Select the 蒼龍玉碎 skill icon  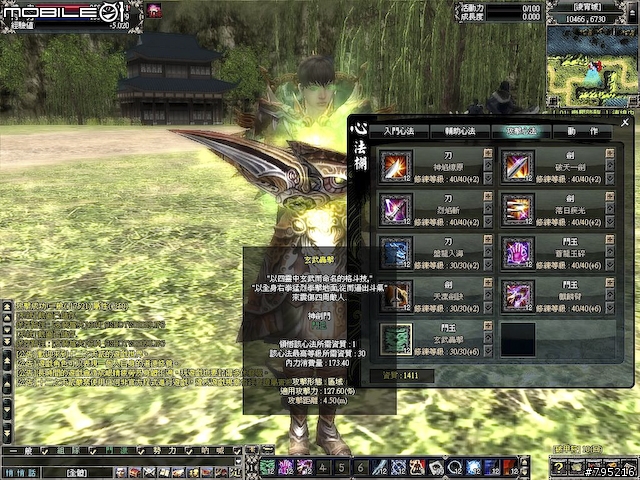(x=517, y=252)
